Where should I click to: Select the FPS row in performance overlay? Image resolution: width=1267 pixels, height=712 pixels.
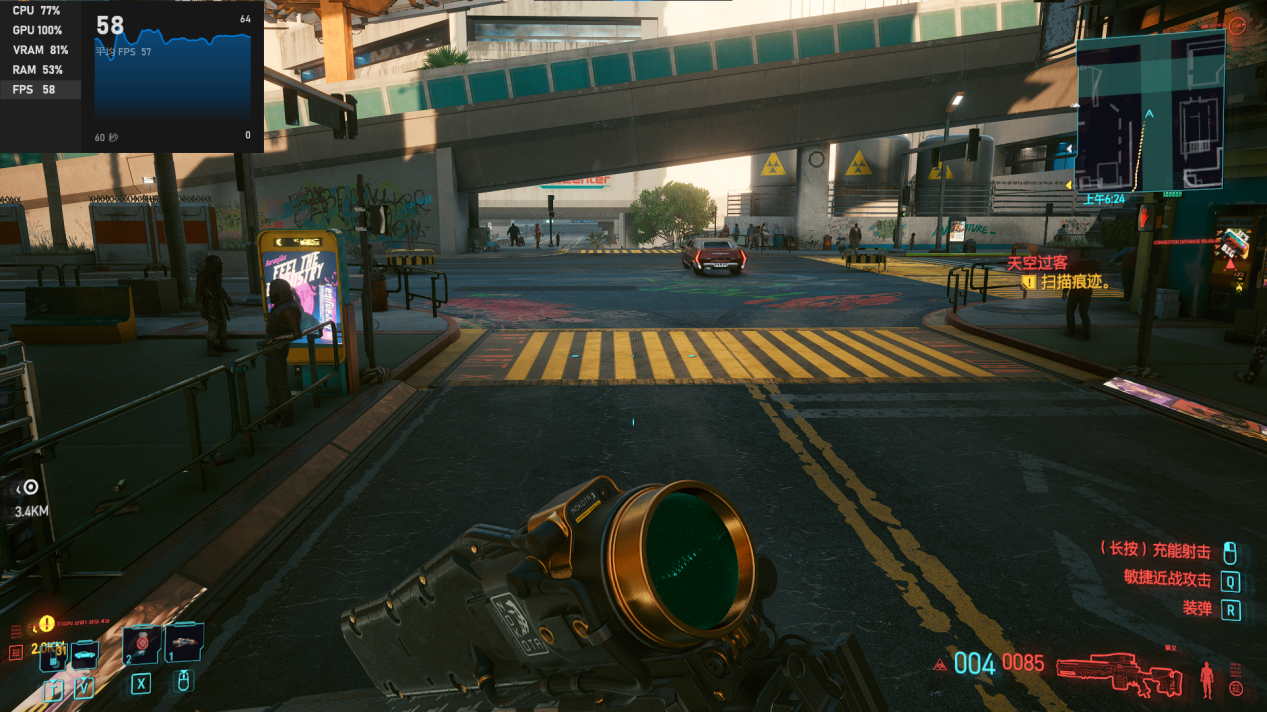pos(34,90)
